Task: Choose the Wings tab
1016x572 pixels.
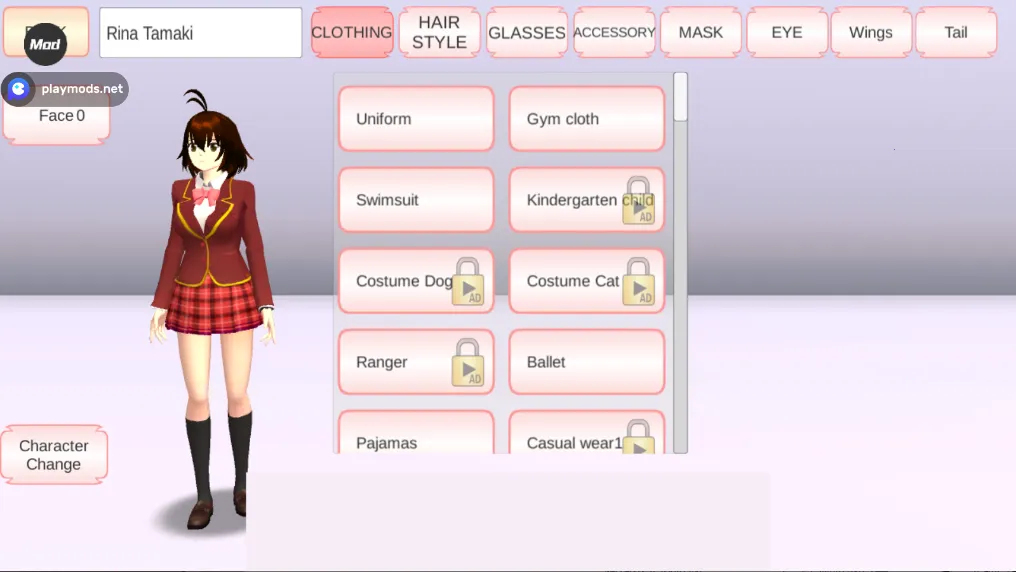Action: (x=871, y=32)
